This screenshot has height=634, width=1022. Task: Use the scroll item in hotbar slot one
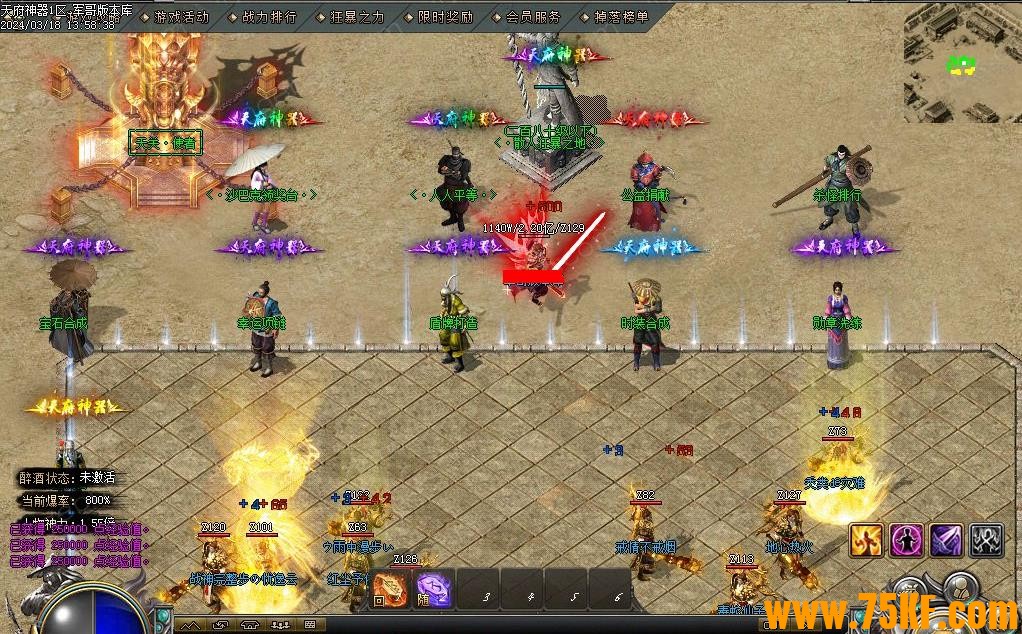pos(390,588)
